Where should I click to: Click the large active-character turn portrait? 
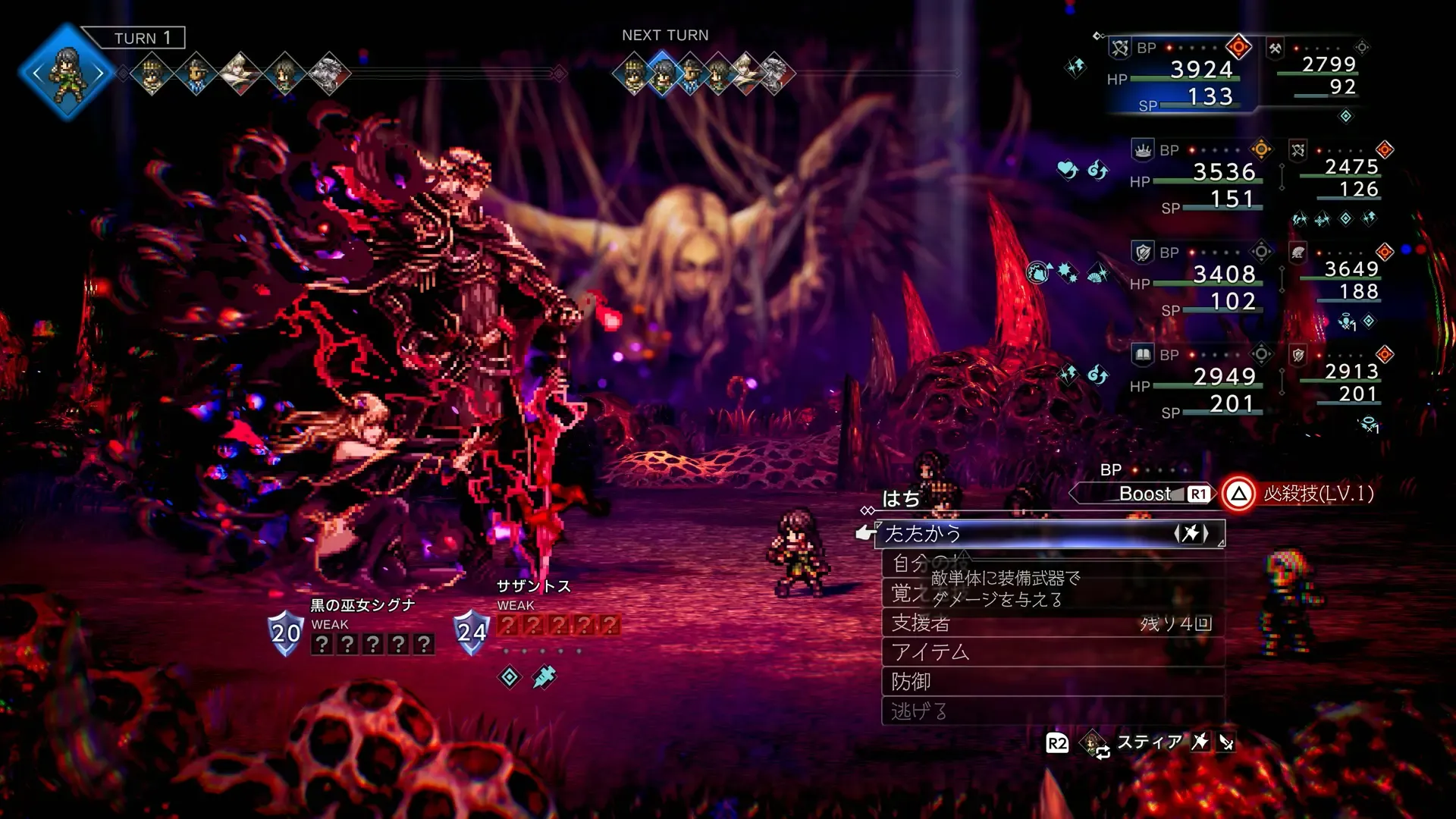coord(67,73)
